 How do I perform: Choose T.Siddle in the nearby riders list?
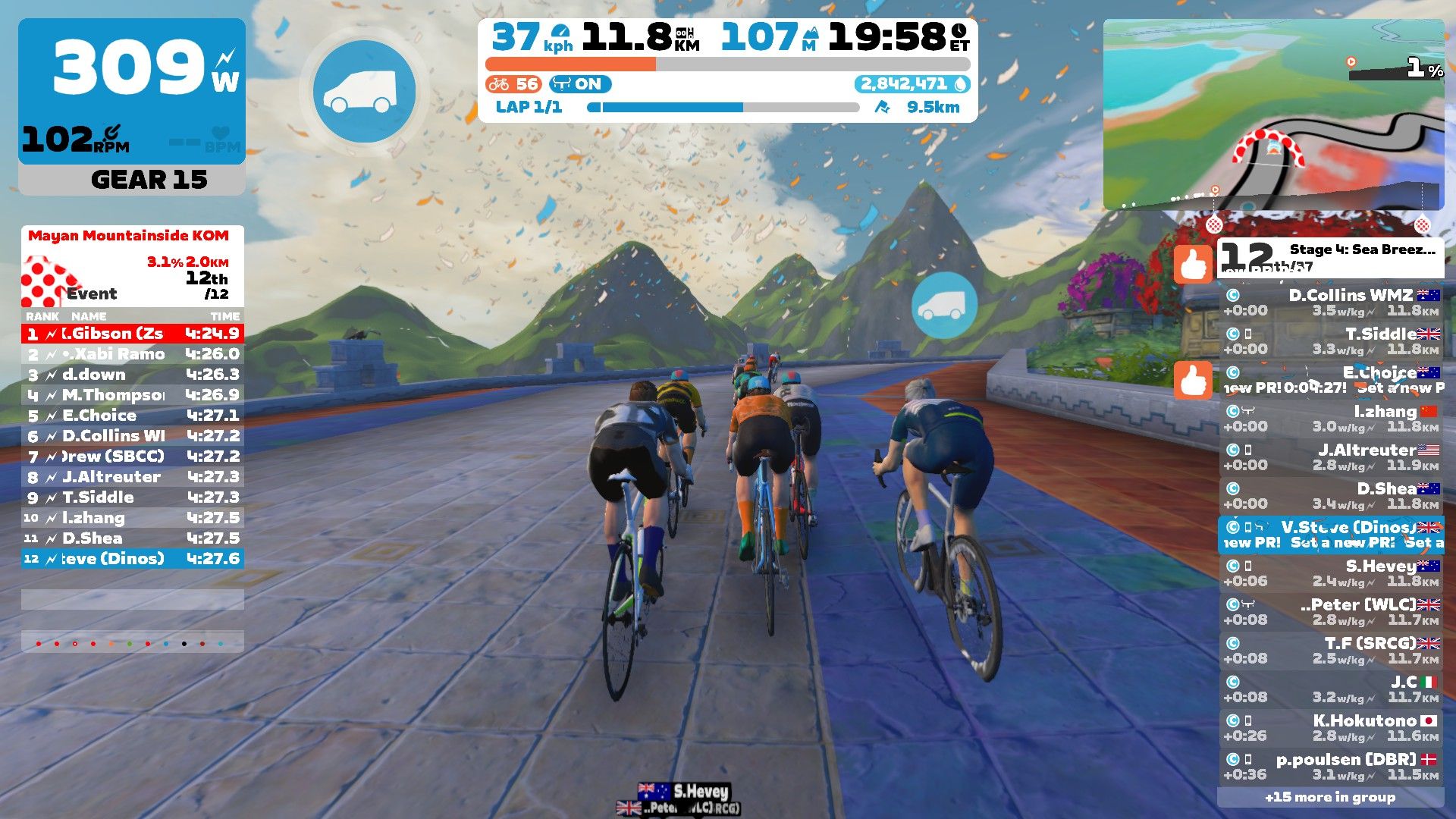(x=1331, y=341)
